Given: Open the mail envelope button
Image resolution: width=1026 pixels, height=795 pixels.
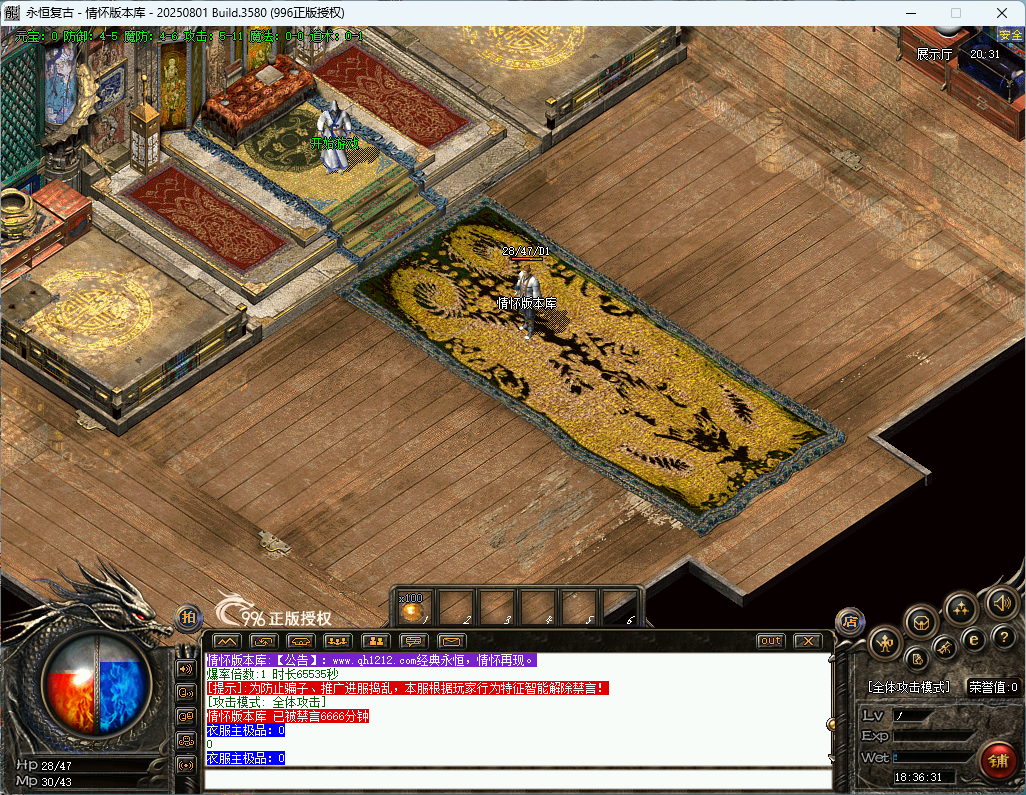Looking at the screenshot, I should point(452,641).
